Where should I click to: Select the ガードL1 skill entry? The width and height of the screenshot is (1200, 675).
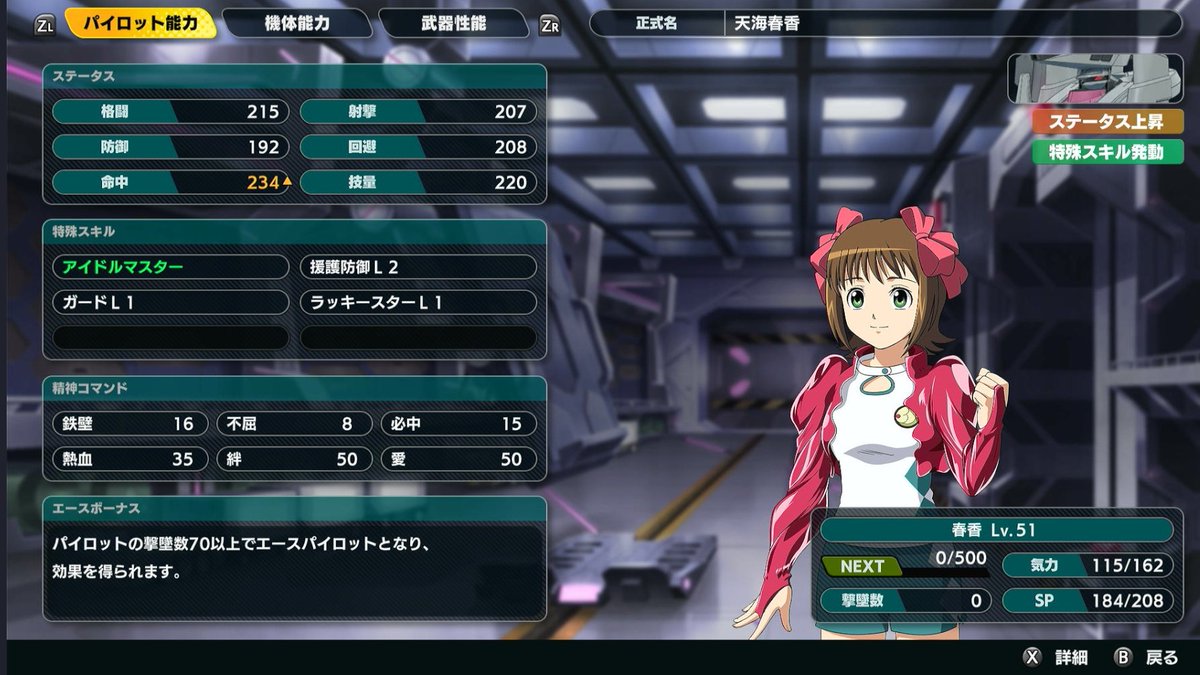click(170, 302)
